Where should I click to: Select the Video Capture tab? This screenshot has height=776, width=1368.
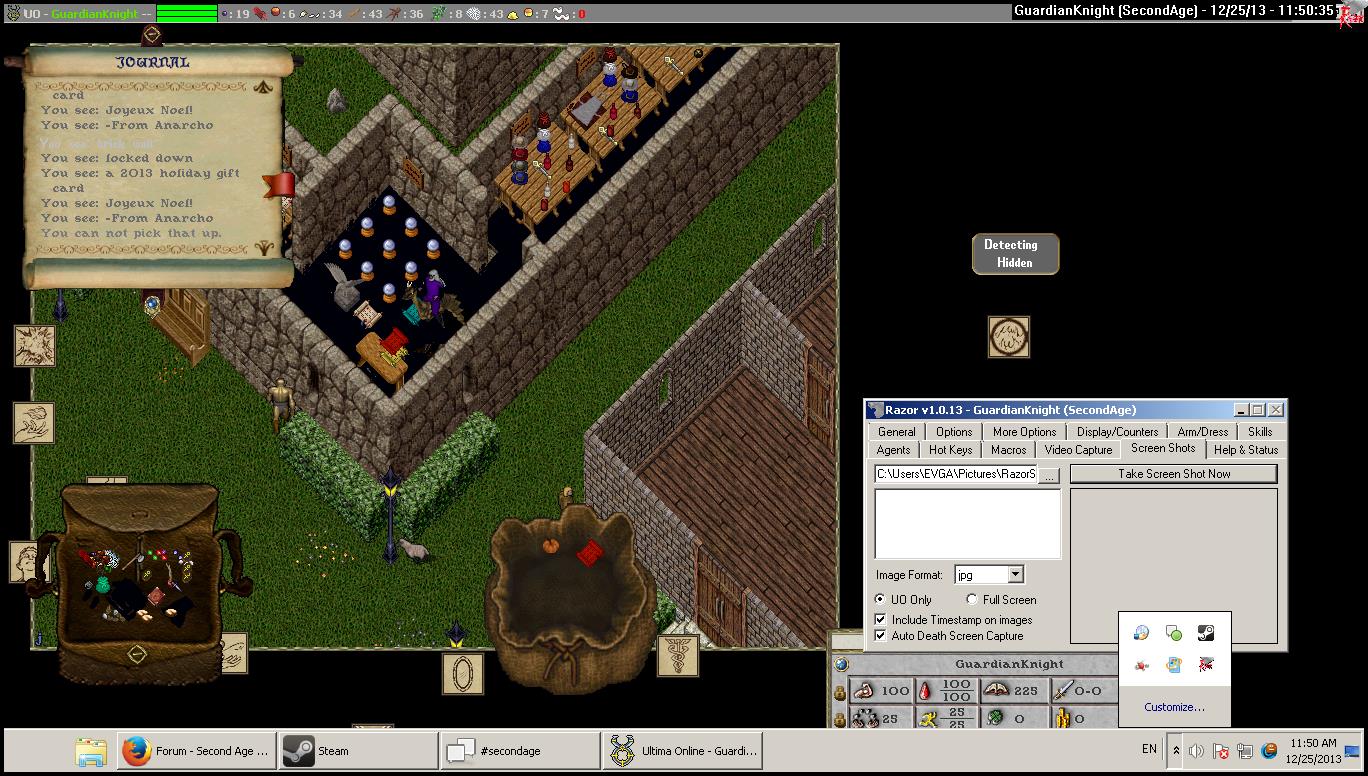coord(1078,450)
